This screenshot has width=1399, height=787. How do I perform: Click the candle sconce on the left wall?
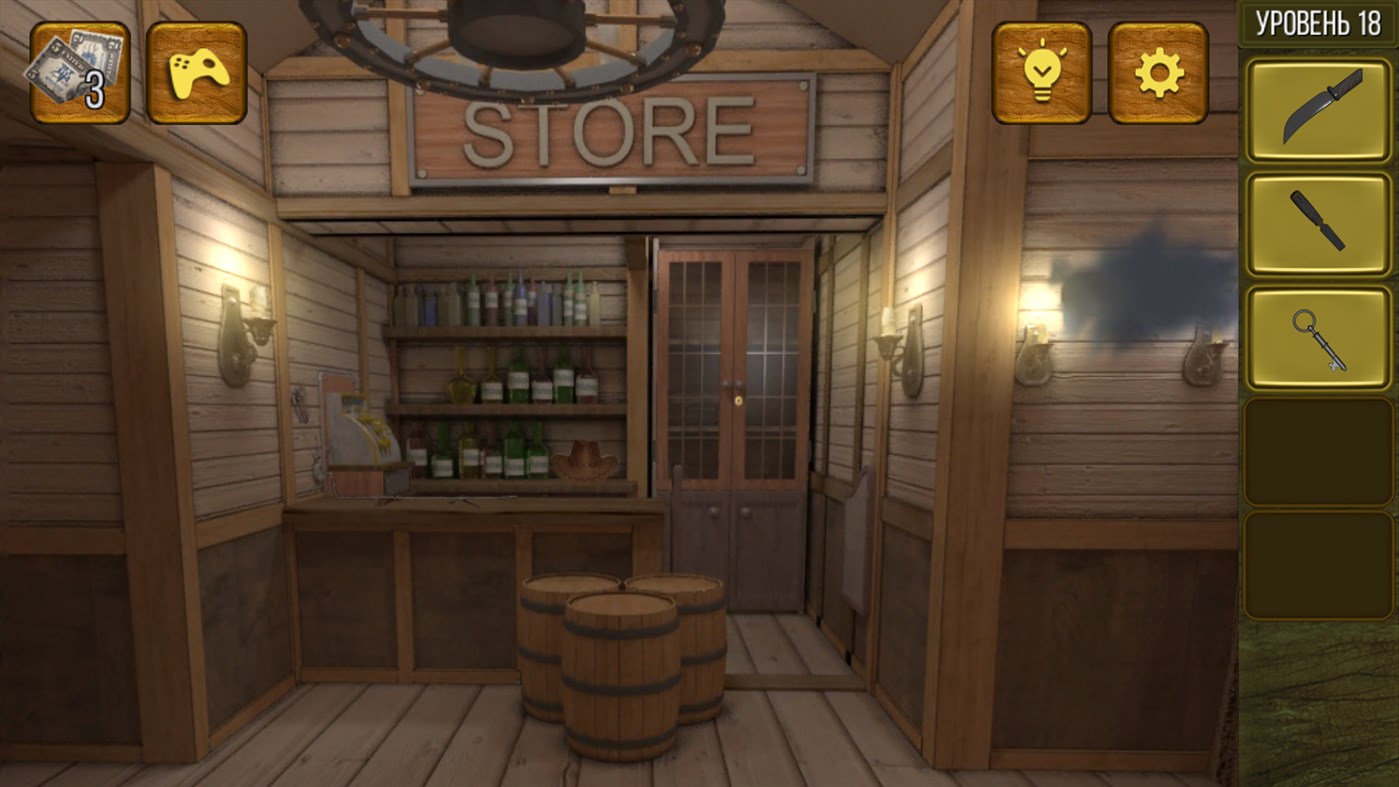pos(245,330)
